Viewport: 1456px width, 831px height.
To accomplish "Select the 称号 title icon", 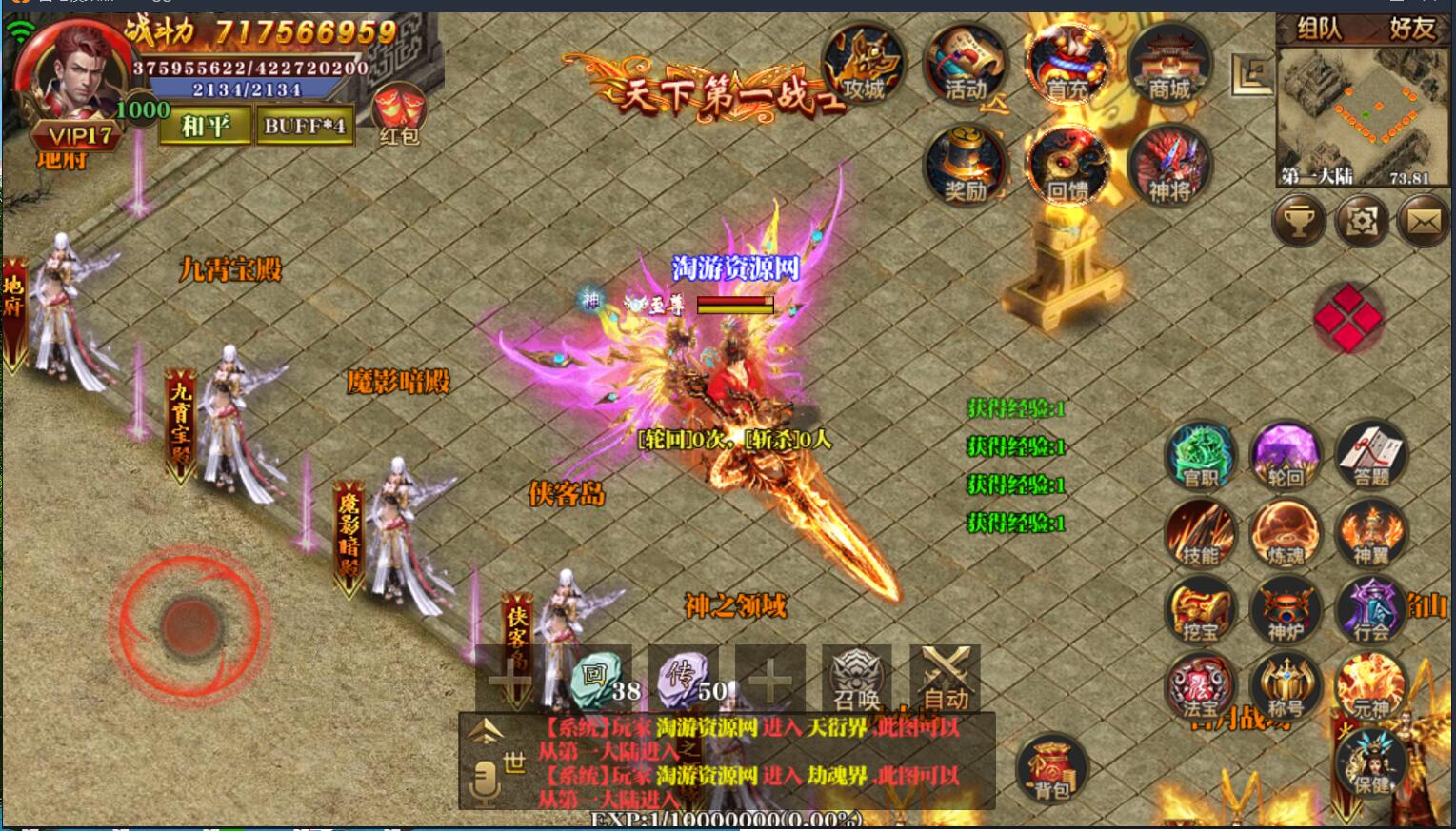I will pos(1284,686).
